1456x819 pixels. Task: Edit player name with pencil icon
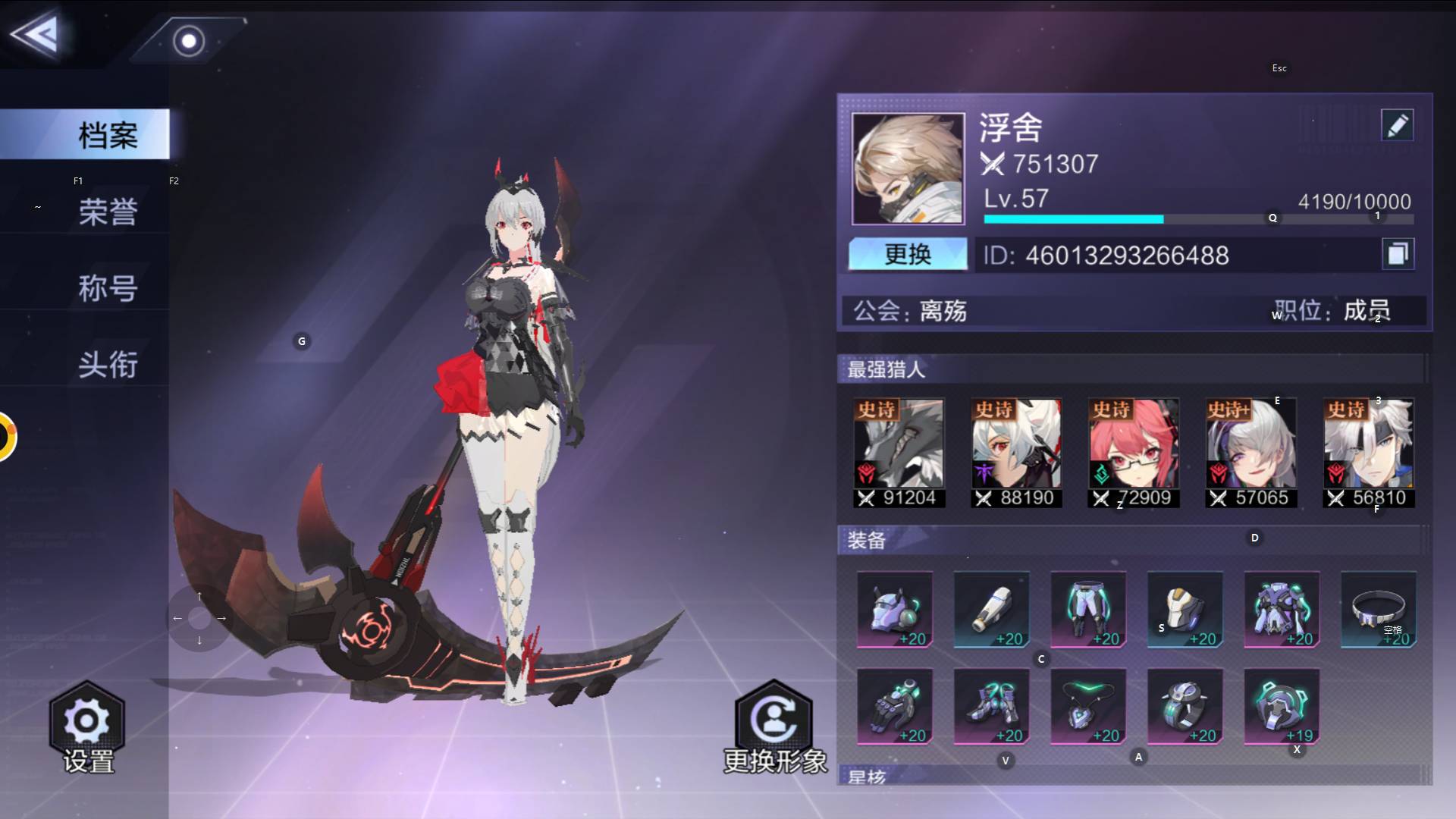tap(1397, 125)
